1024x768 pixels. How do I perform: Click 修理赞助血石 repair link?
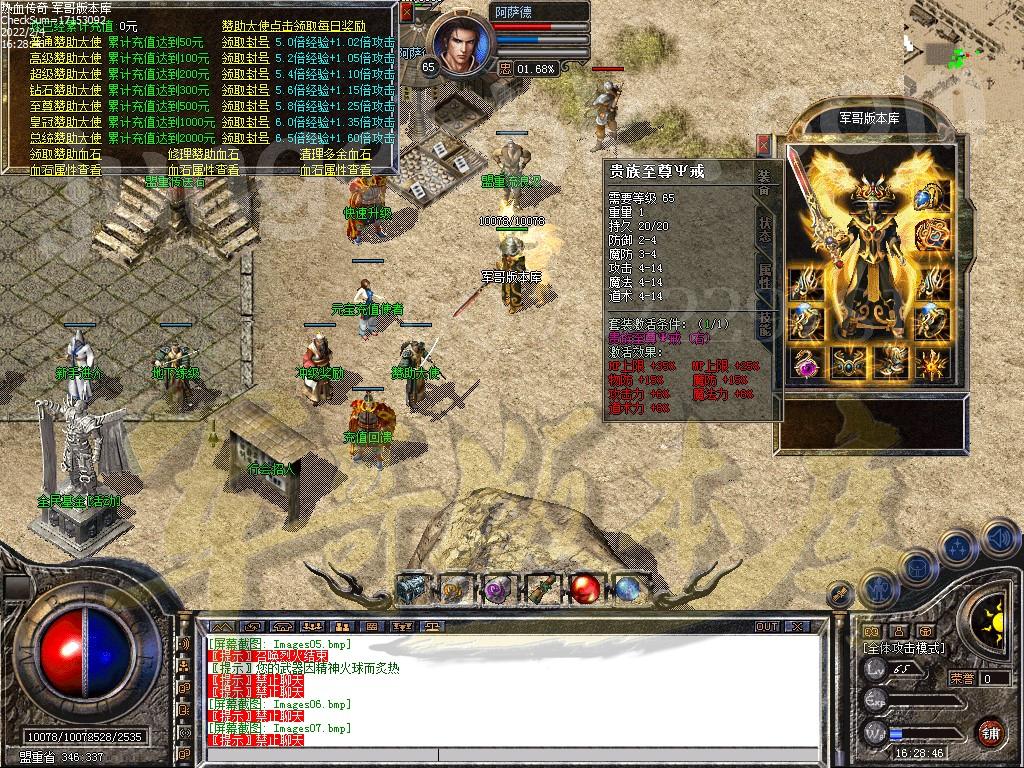(203, 154)
